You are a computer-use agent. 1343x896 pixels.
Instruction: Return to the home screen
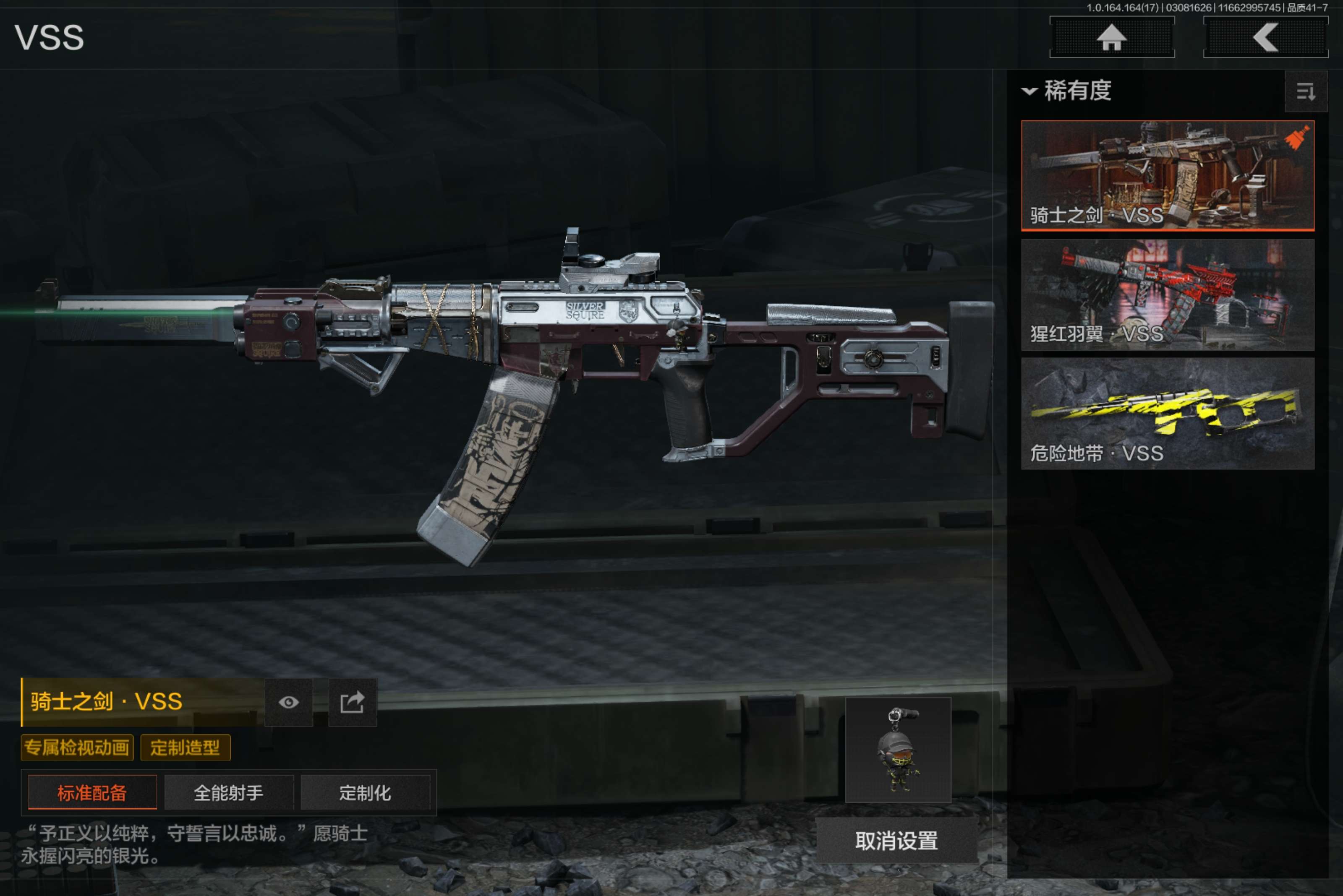[1111, 38]
